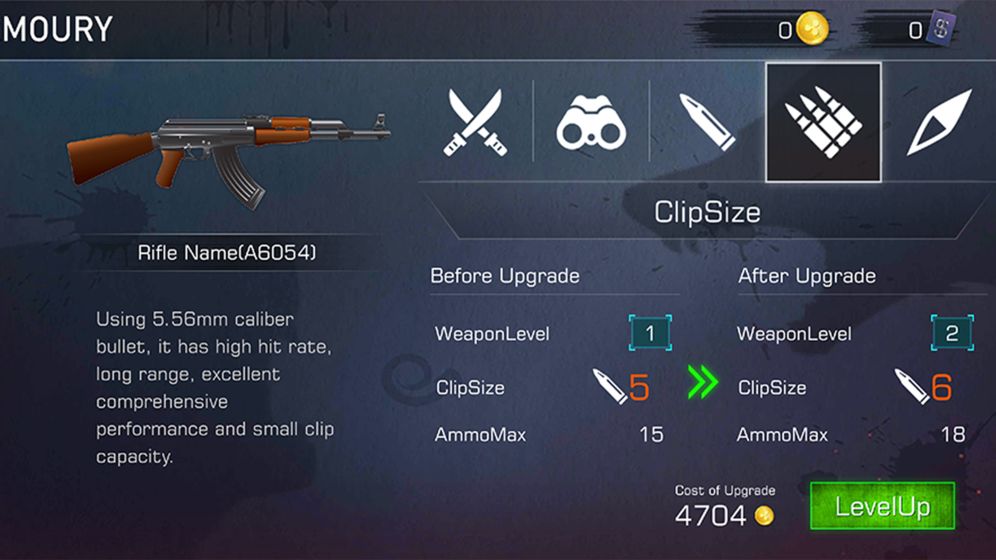Select the ClipSize multi-bullet tab

pos(823,122)
